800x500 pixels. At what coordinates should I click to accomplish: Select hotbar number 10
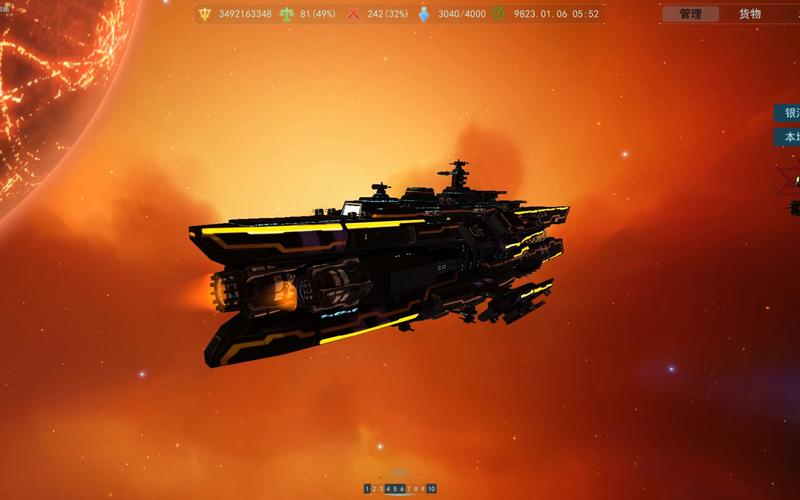coord(431,489)
